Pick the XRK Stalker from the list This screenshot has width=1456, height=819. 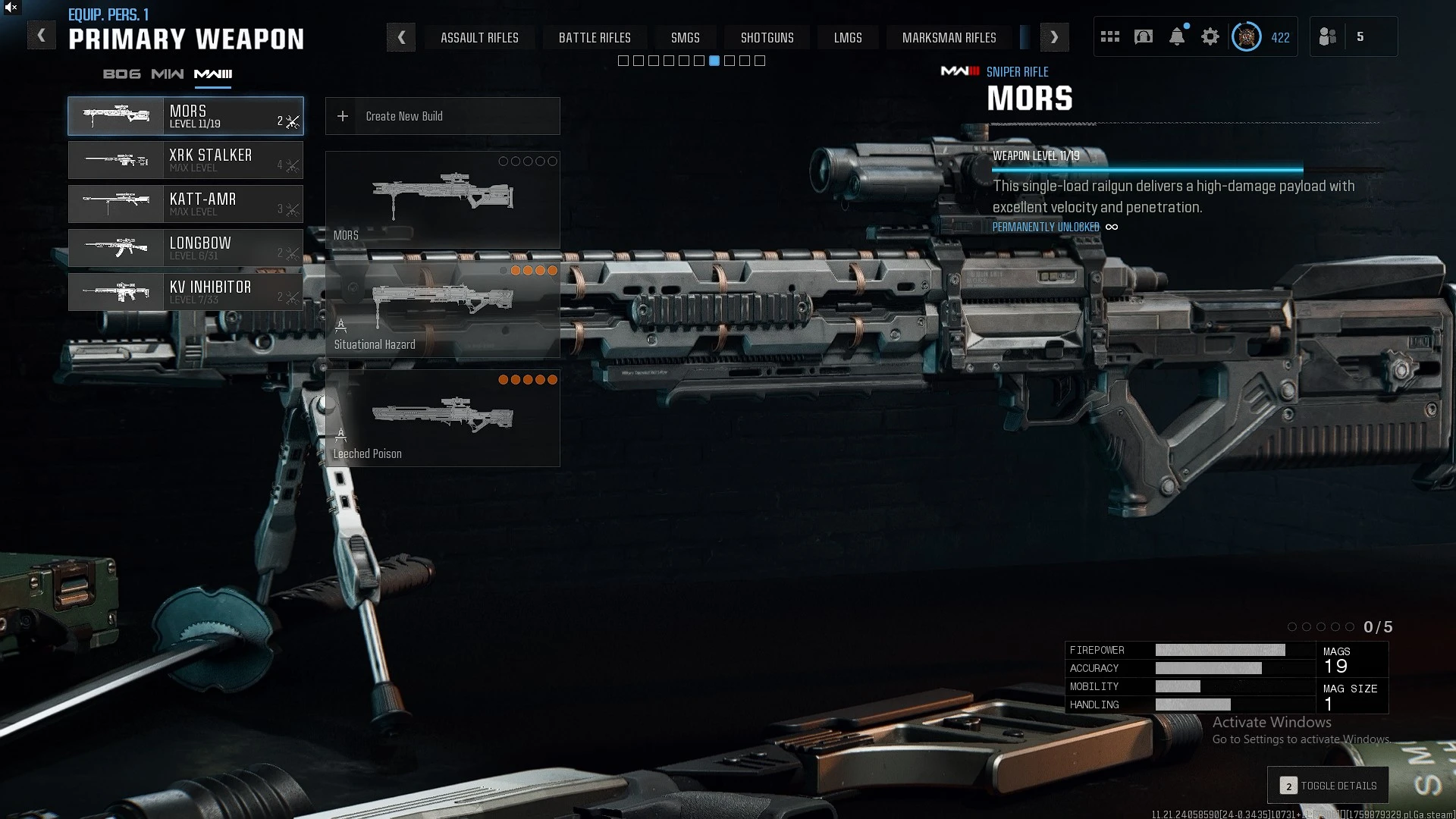click(186, 160)
